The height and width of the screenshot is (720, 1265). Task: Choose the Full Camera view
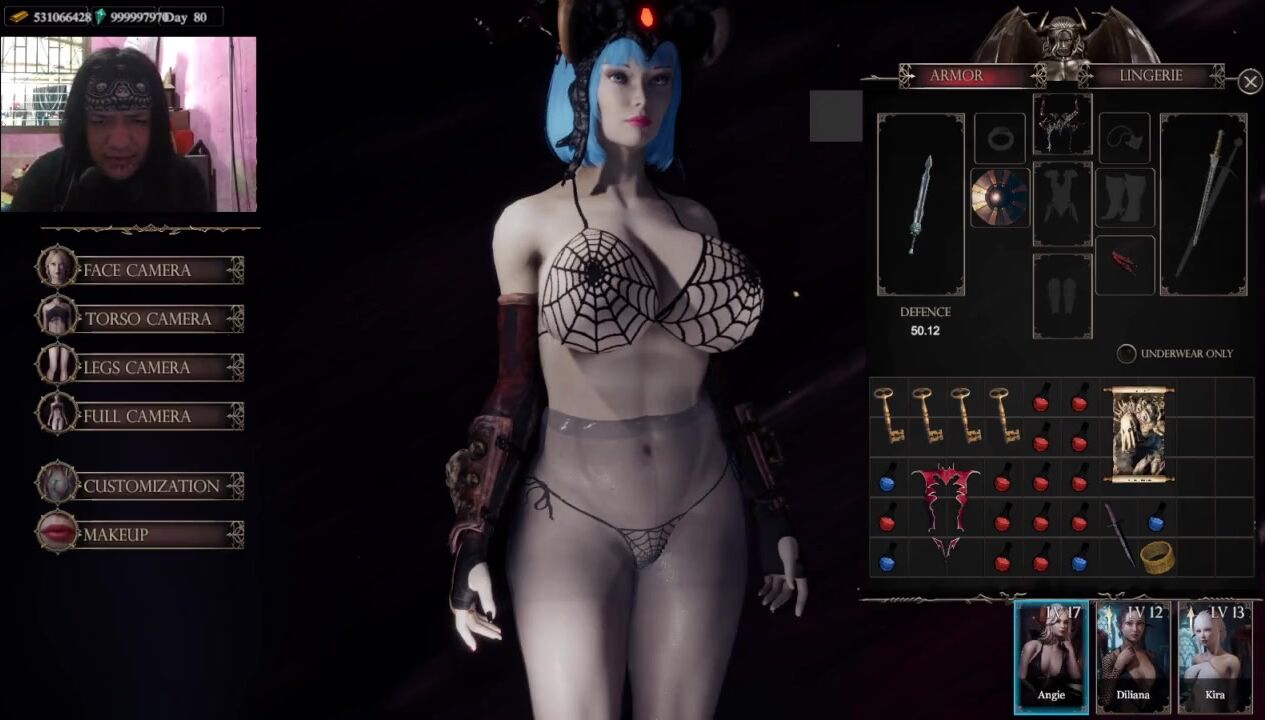click(140, 416)
